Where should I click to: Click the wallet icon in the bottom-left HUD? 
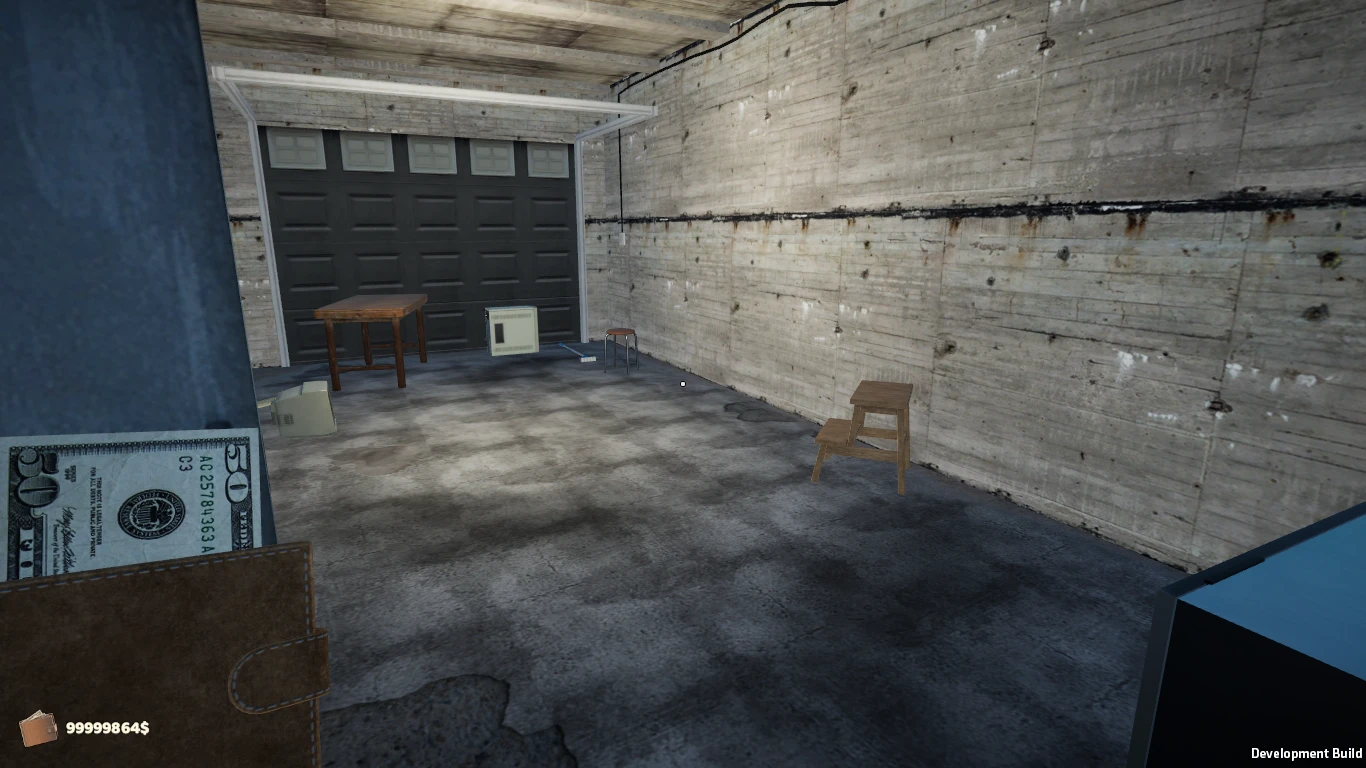point(40,728)
